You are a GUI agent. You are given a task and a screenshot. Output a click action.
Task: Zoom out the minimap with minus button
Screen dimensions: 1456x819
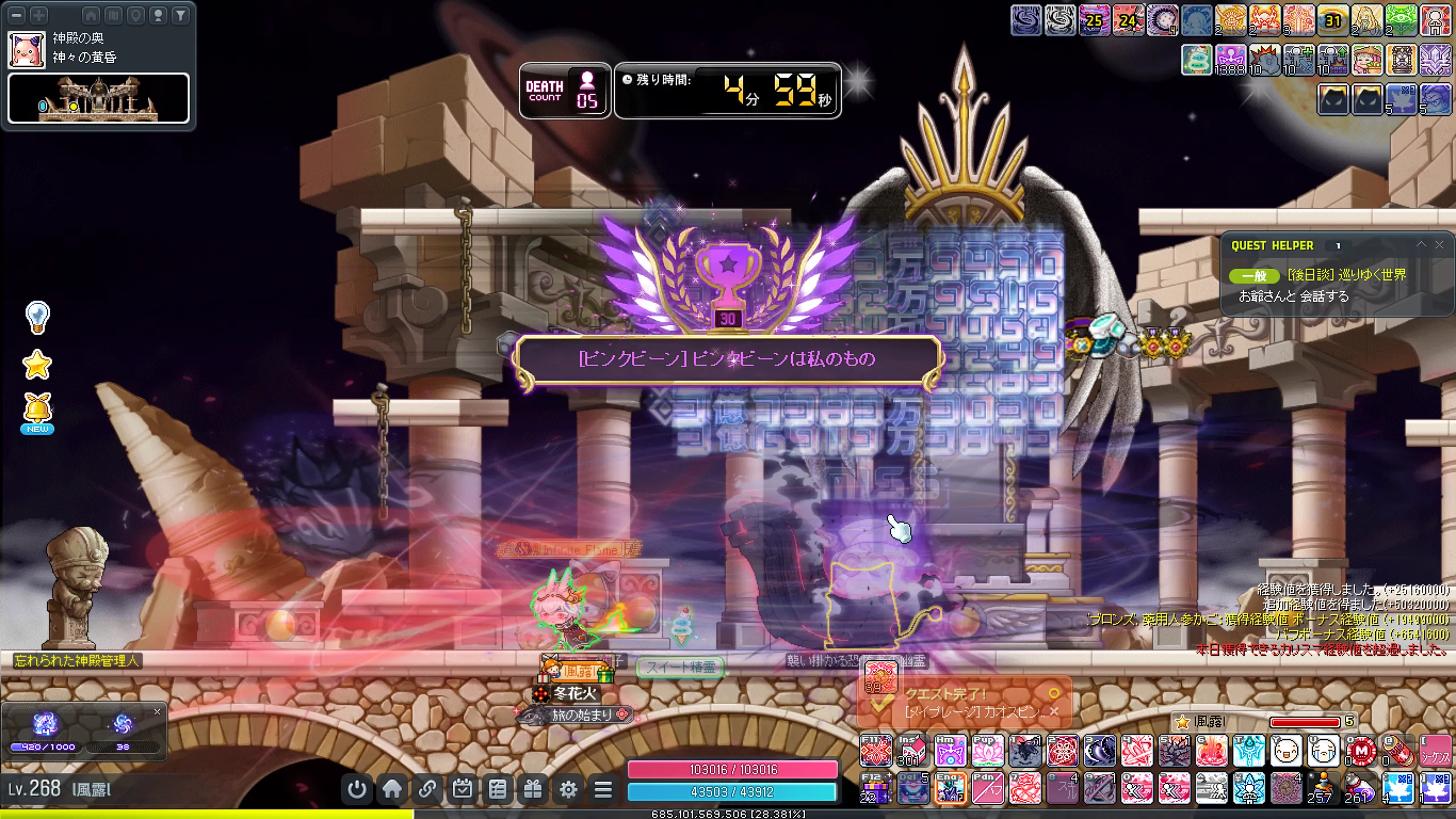point(17,15)
